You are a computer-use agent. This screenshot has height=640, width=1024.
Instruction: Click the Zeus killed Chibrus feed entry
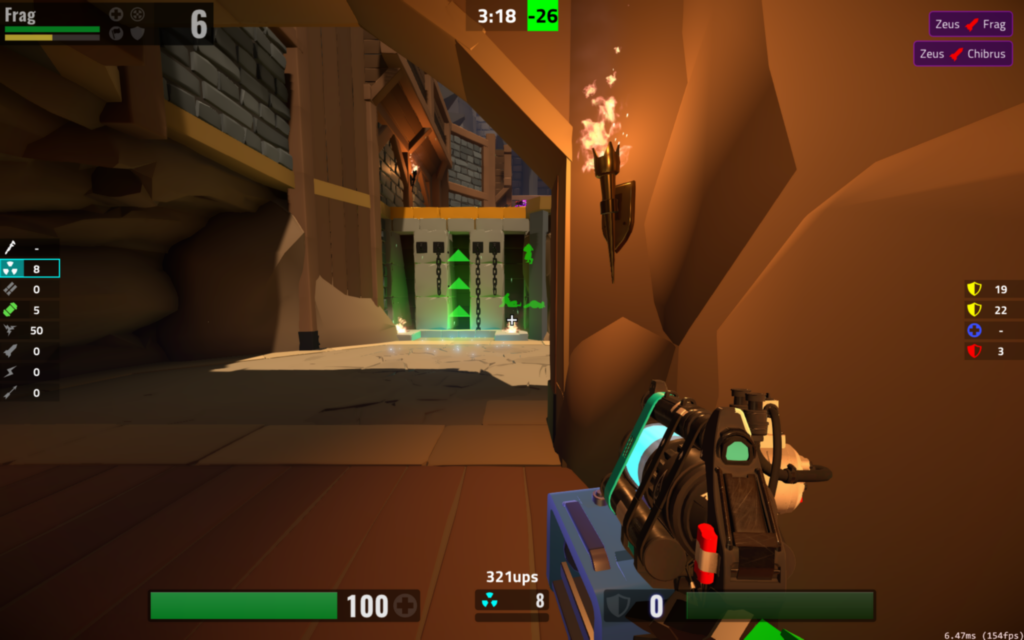(962, 54)
